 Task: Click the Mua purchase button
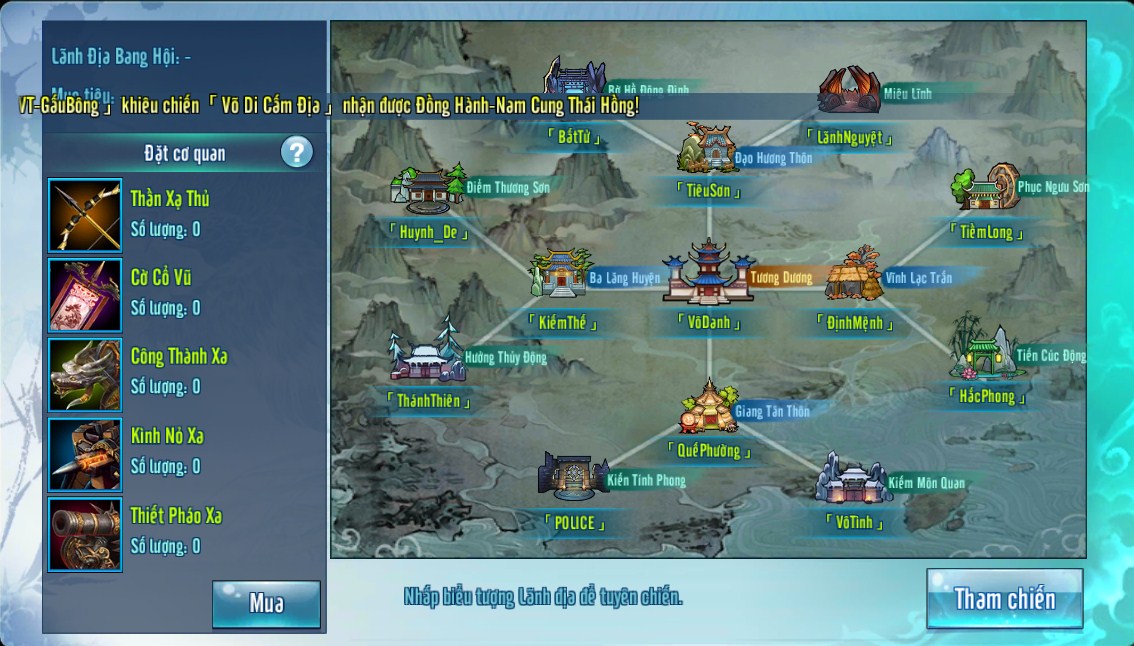266,604
